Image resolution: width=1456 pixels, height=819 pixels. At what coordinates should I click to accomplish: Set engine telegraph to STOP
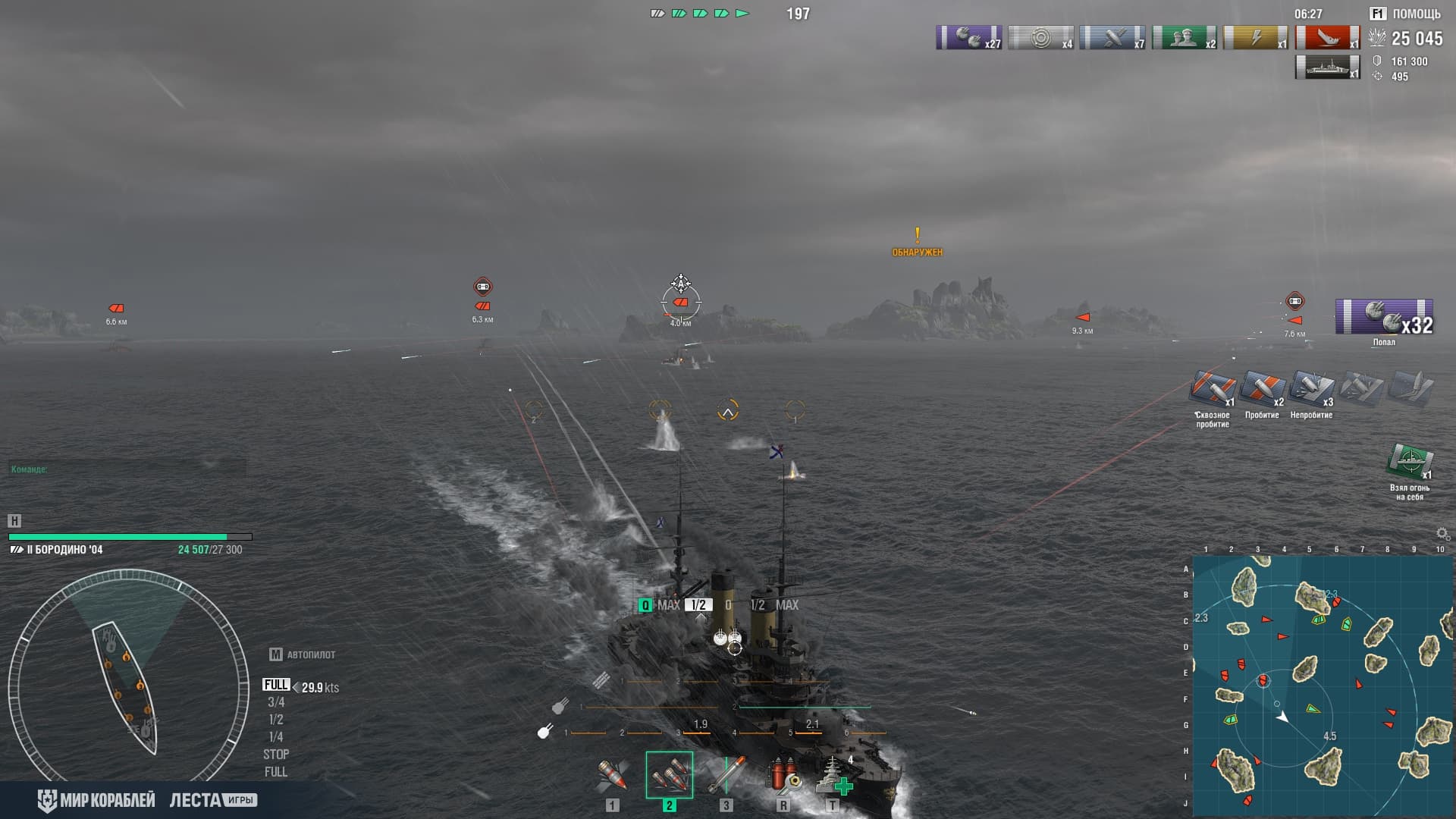coord(276,755)
